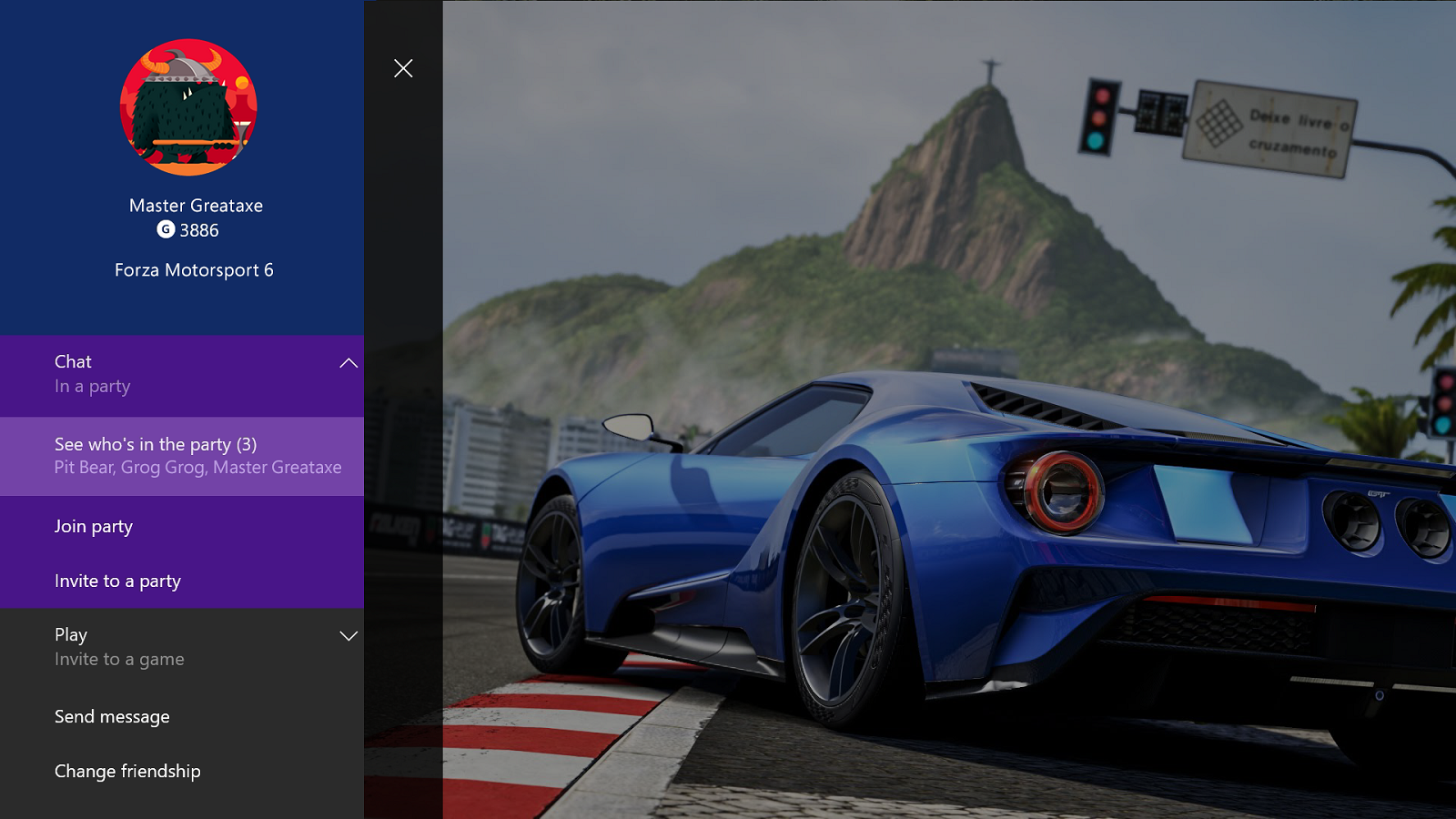Collapse the Chat section chevron

point(349,362)
